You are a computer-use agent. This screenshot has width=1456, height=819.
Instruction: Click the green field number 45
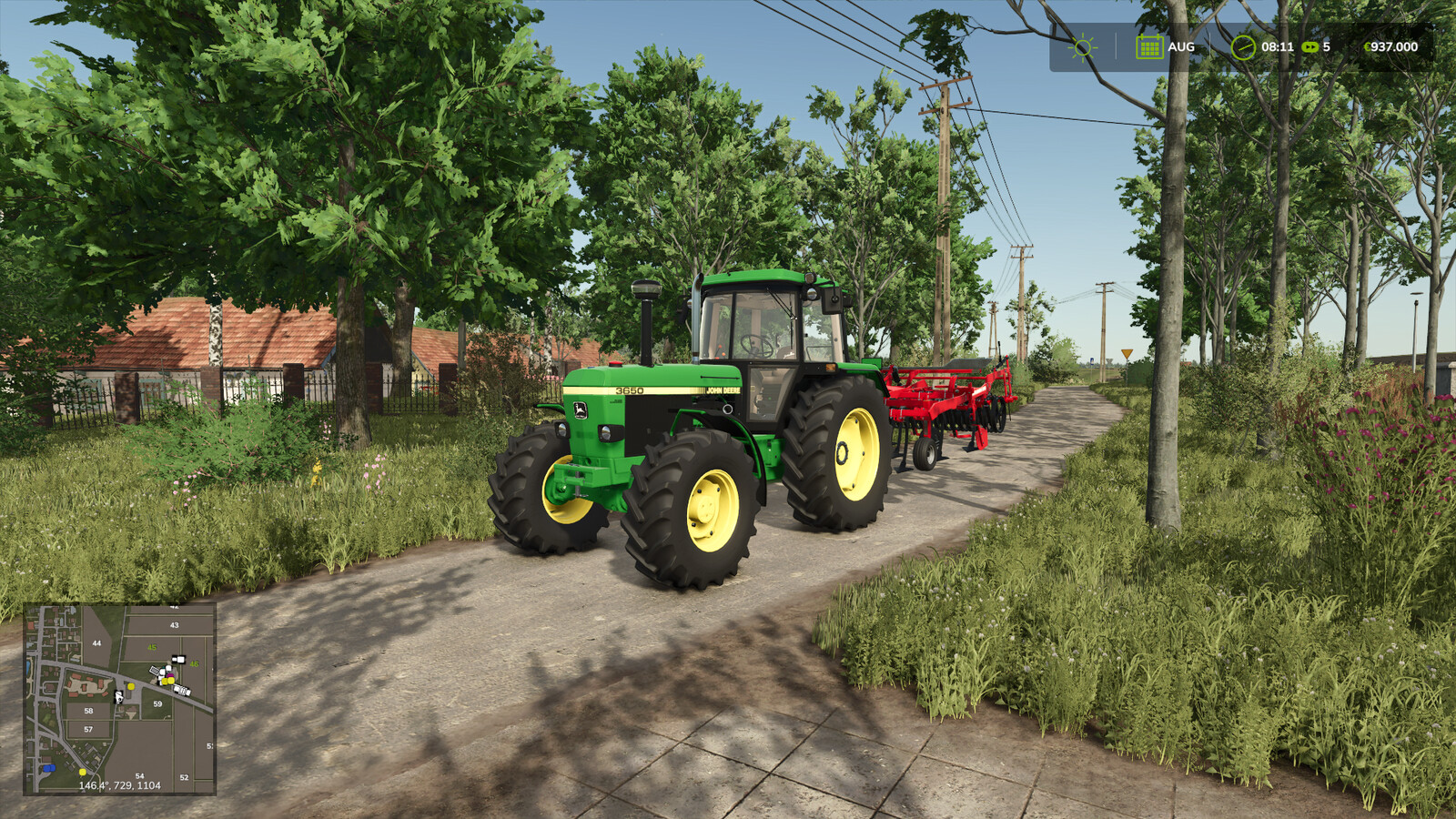(x=152, y=647)
